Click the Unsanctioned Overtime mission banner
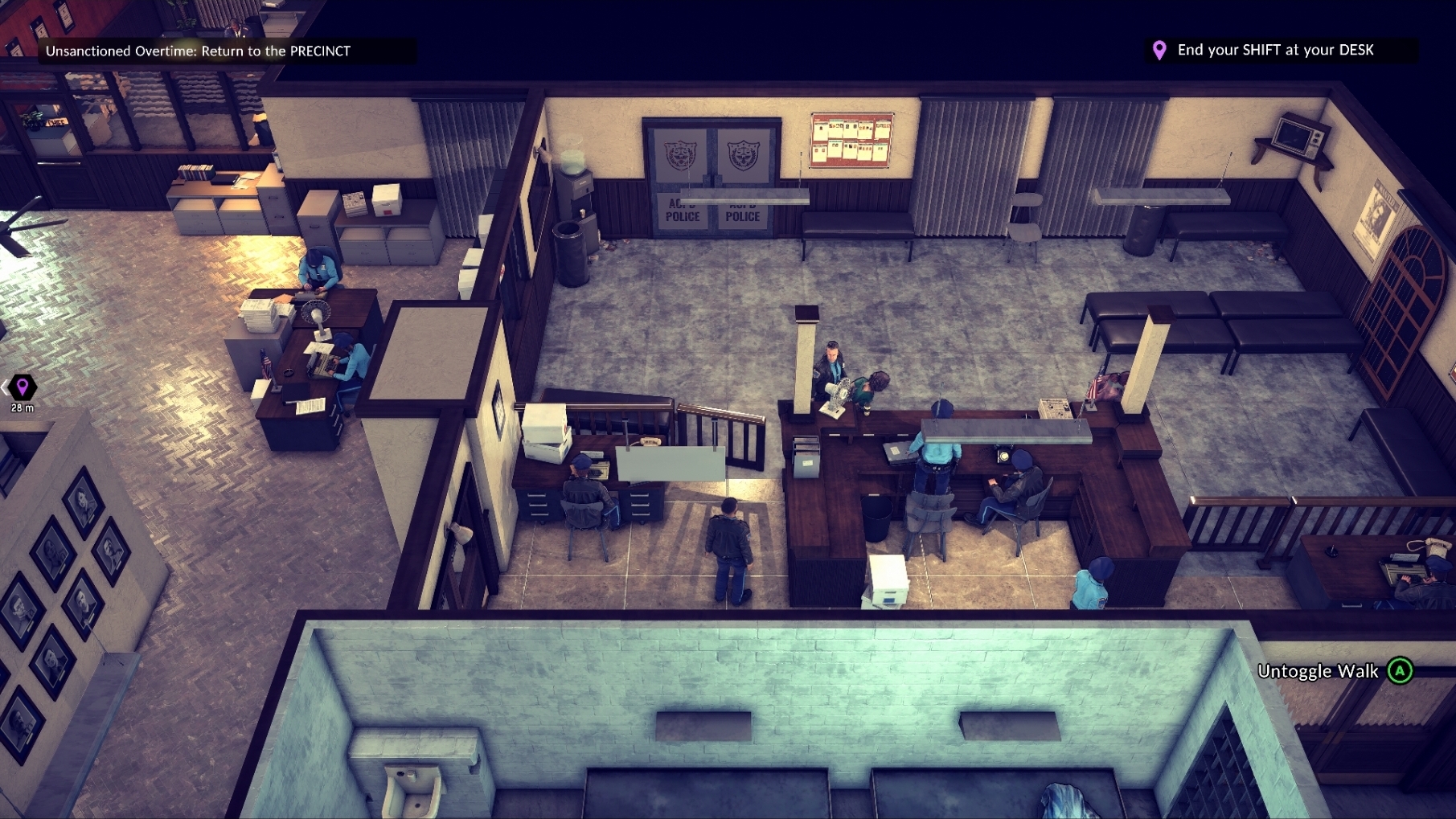1456x819 pixels. click(x=199, y=51)
